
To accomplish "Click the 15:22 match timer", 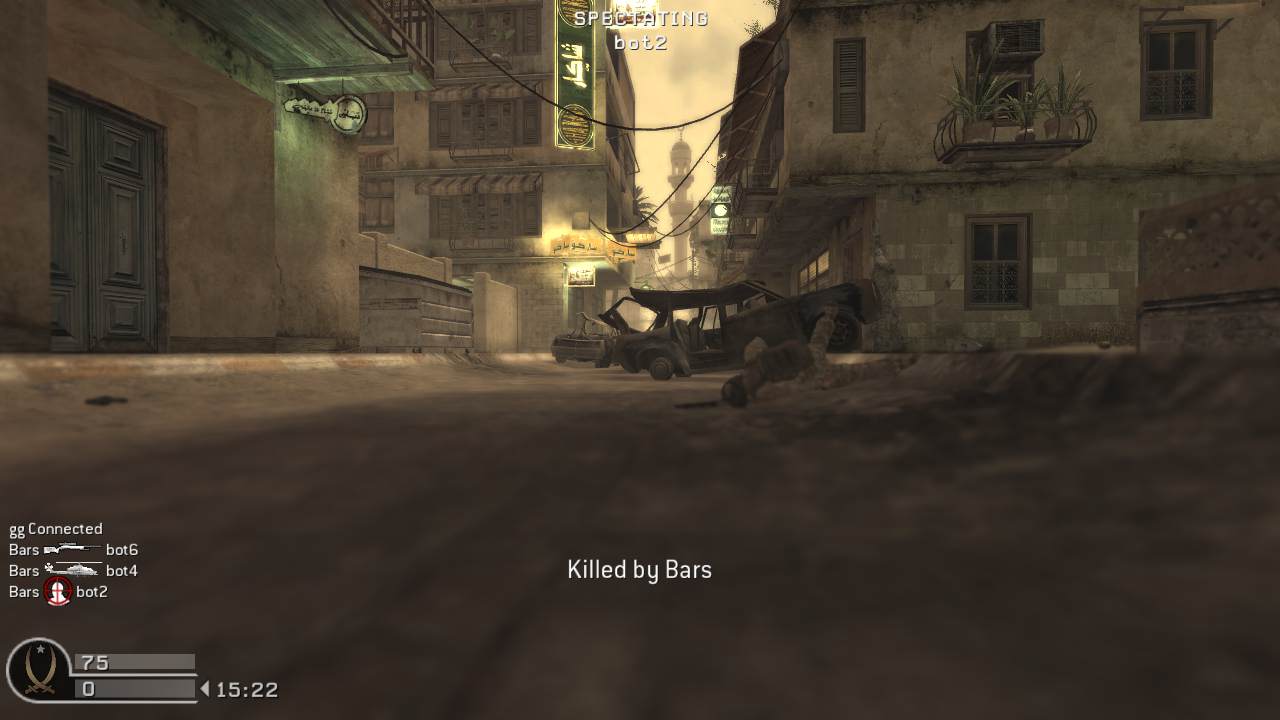I will pyautogui.click(x=245, y=689).
